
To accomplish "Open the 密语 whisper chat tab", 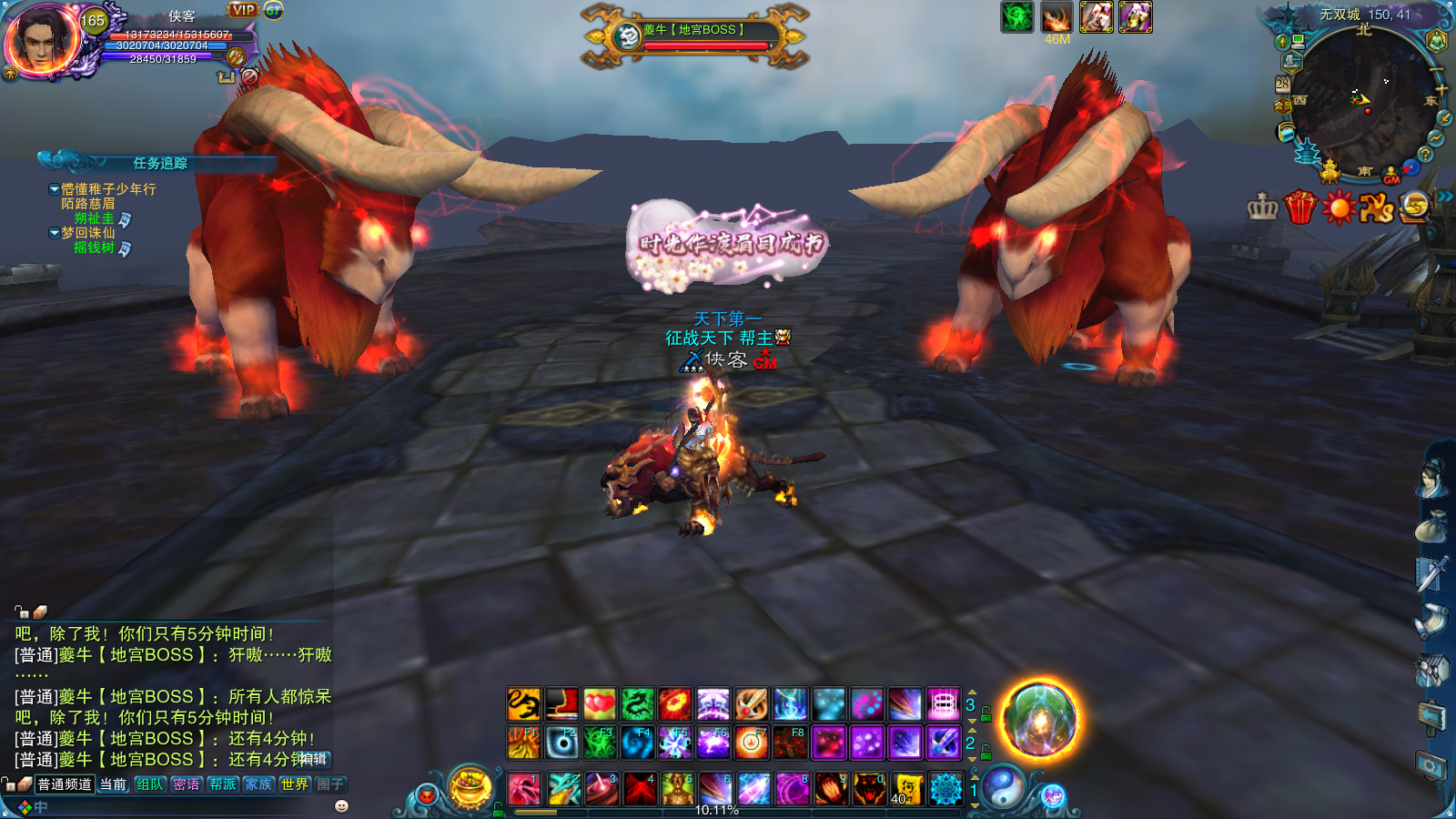I will pos(187,784).
